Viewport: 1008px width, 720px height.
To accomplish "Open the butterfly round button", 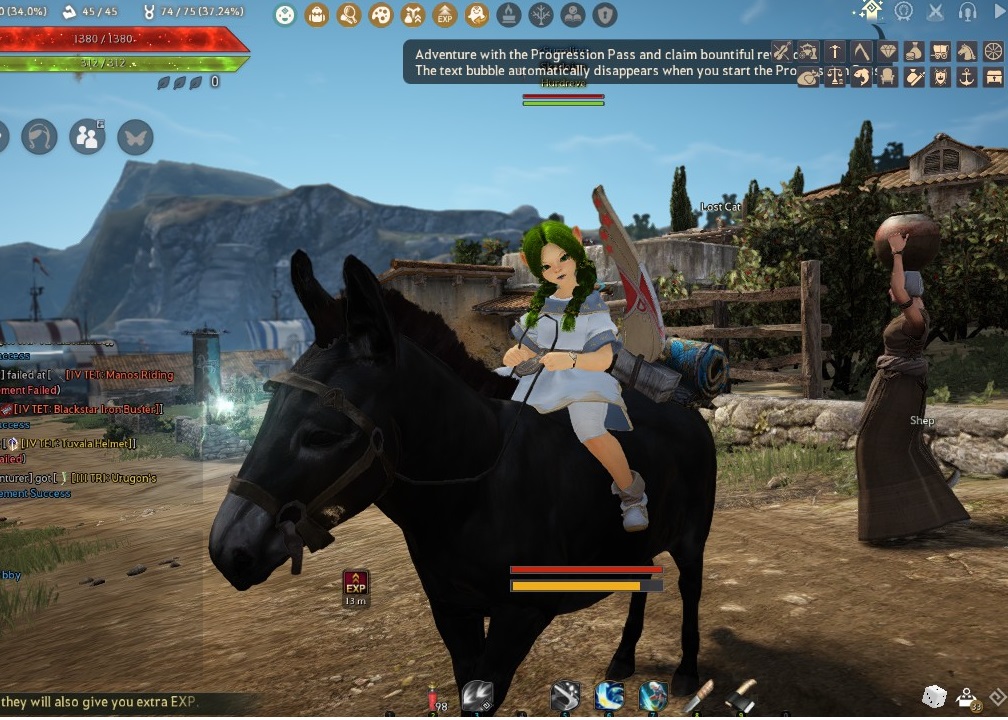I will 135,137.
